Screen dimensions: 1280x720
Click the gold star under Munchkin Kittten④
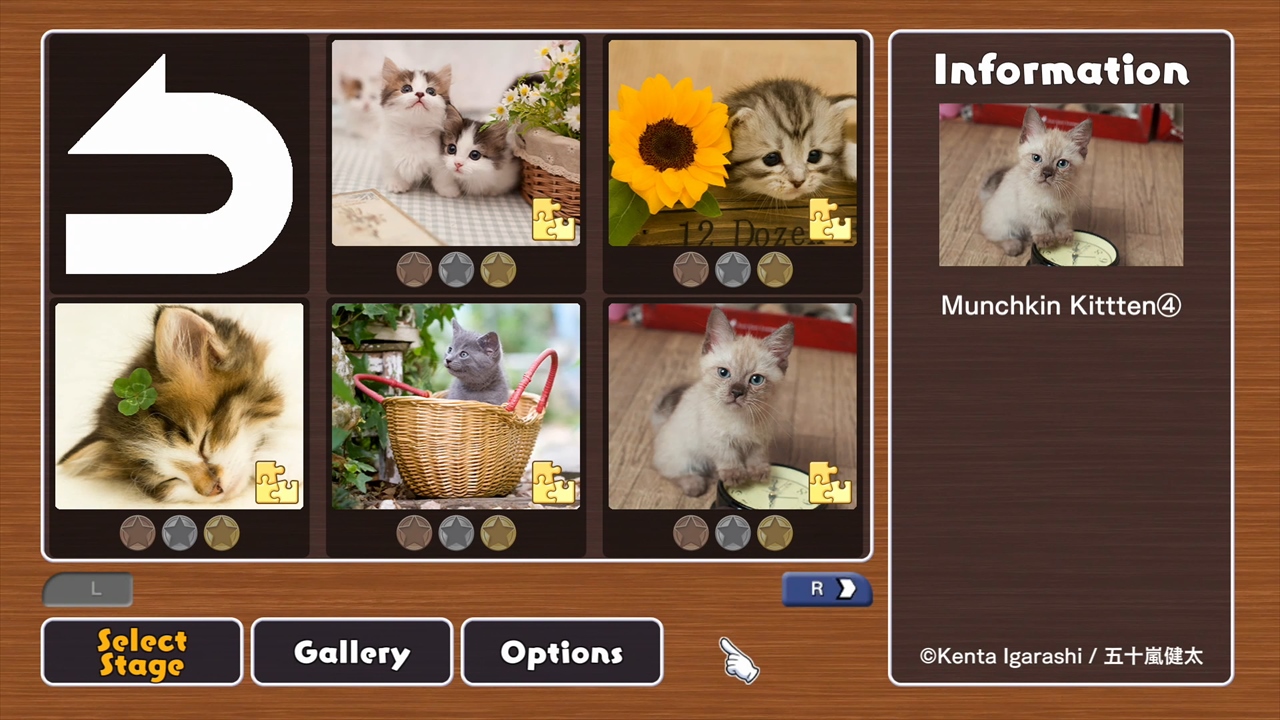(x=775, y=532)
